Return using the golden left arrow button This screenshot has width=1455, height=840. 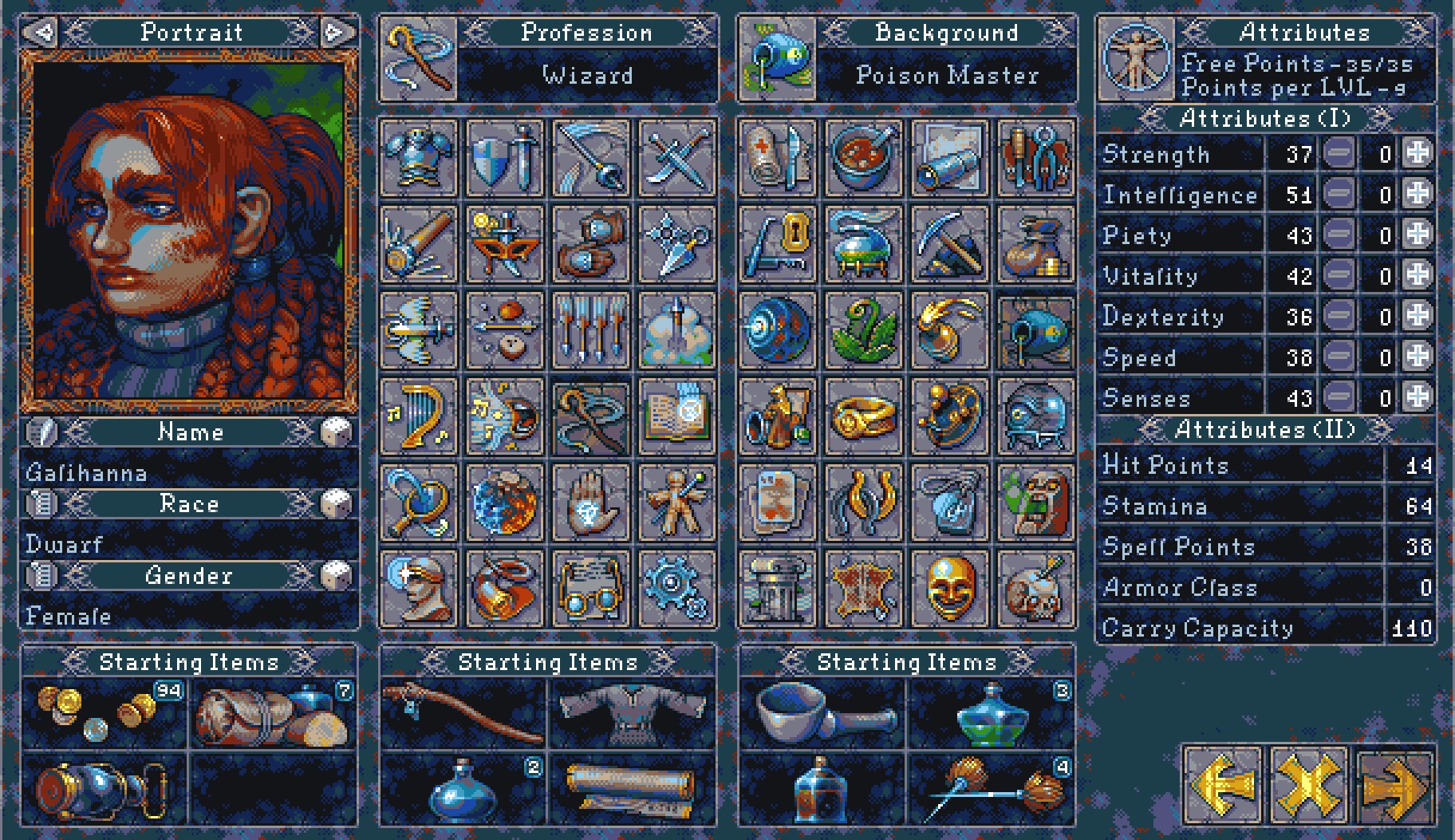pyautogui.click(x=1222, y=786)
